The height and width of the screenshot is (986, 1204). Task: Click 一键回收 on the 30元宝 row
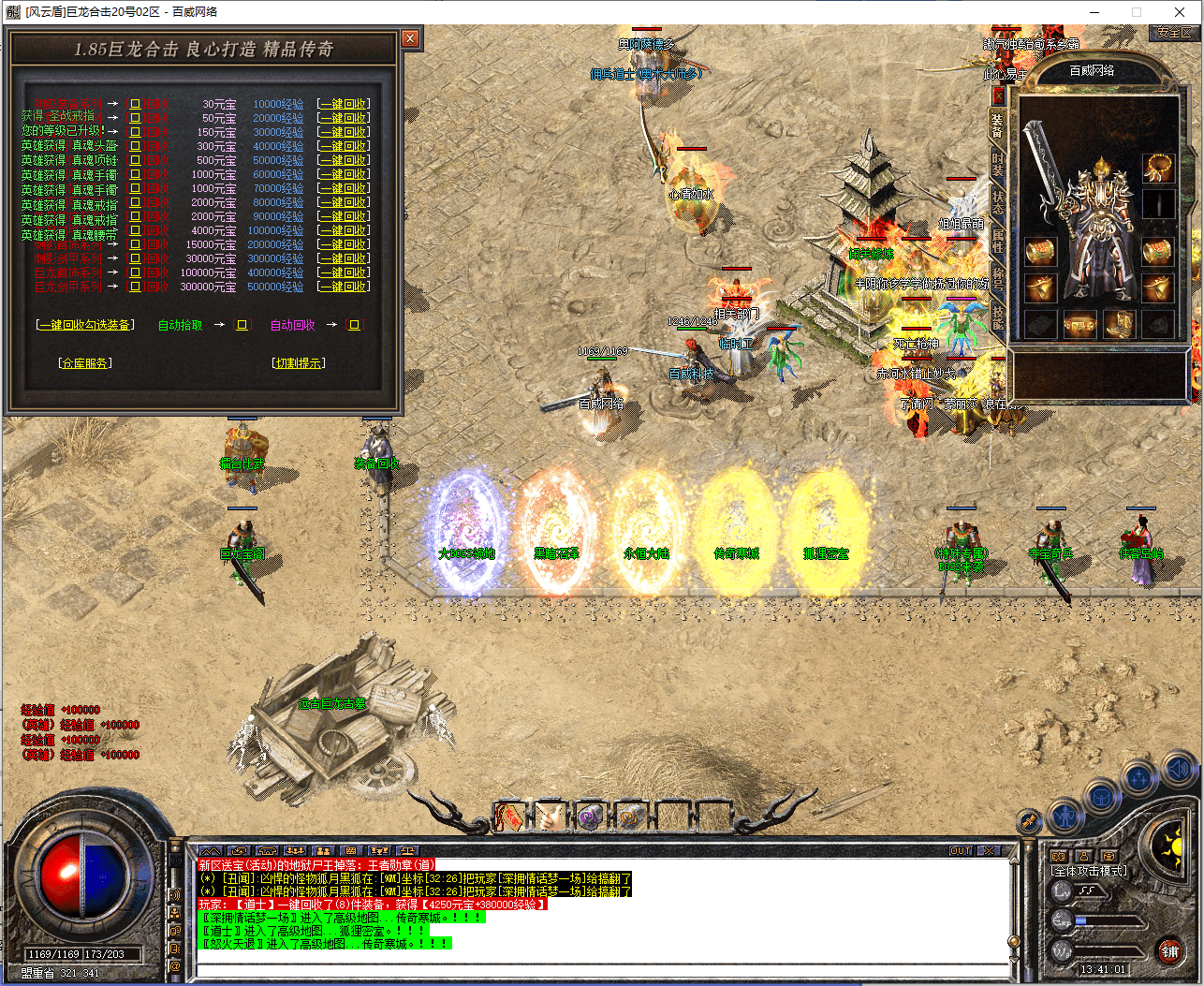point(343,104)
